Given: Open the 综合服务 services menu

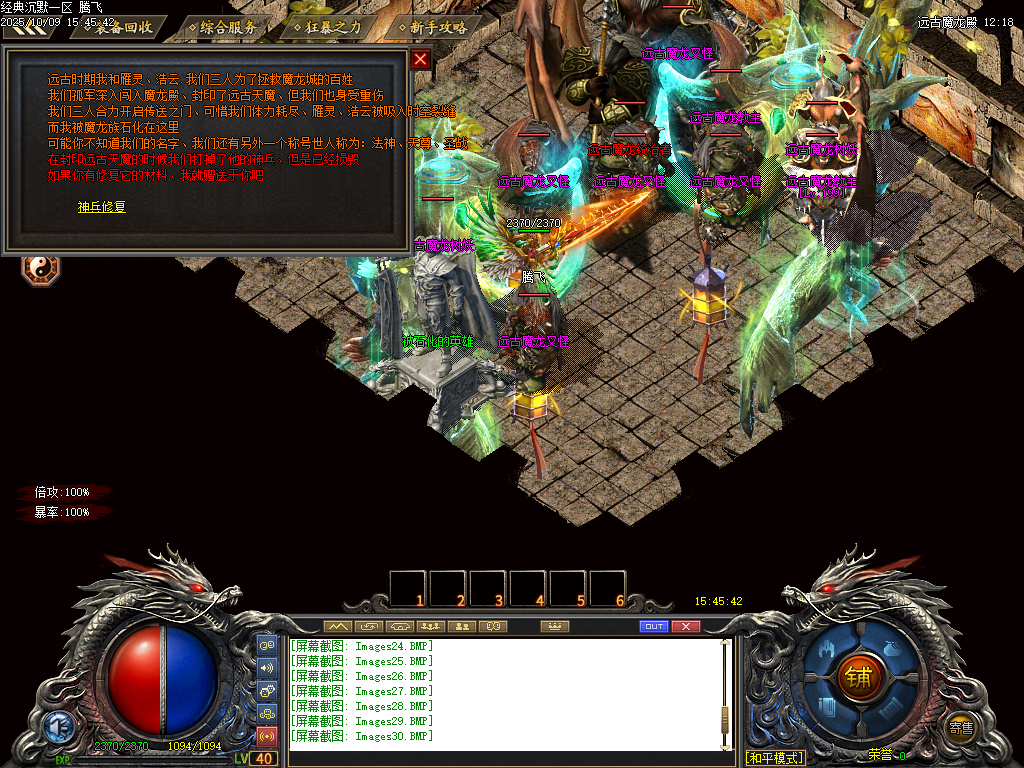Looking at the screenshot, I should pos(226,28).
